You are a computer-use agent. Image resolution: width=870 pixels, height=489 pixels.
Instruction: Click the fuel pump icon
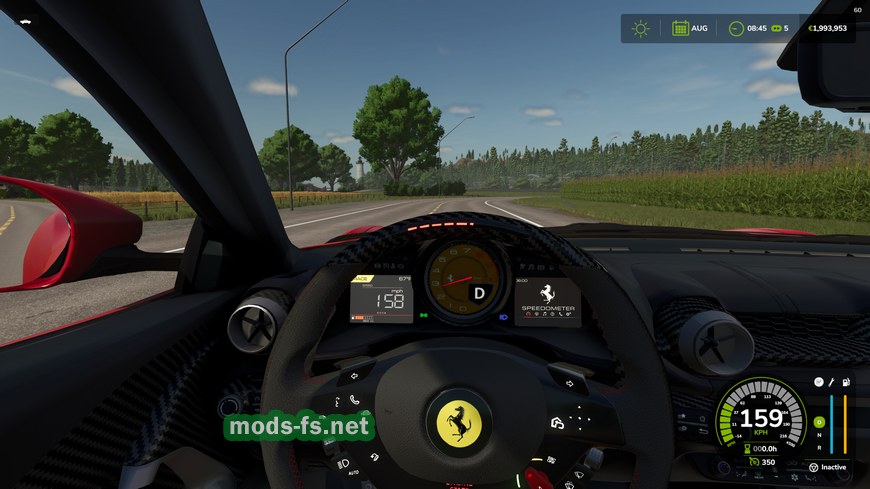point(846,383)
